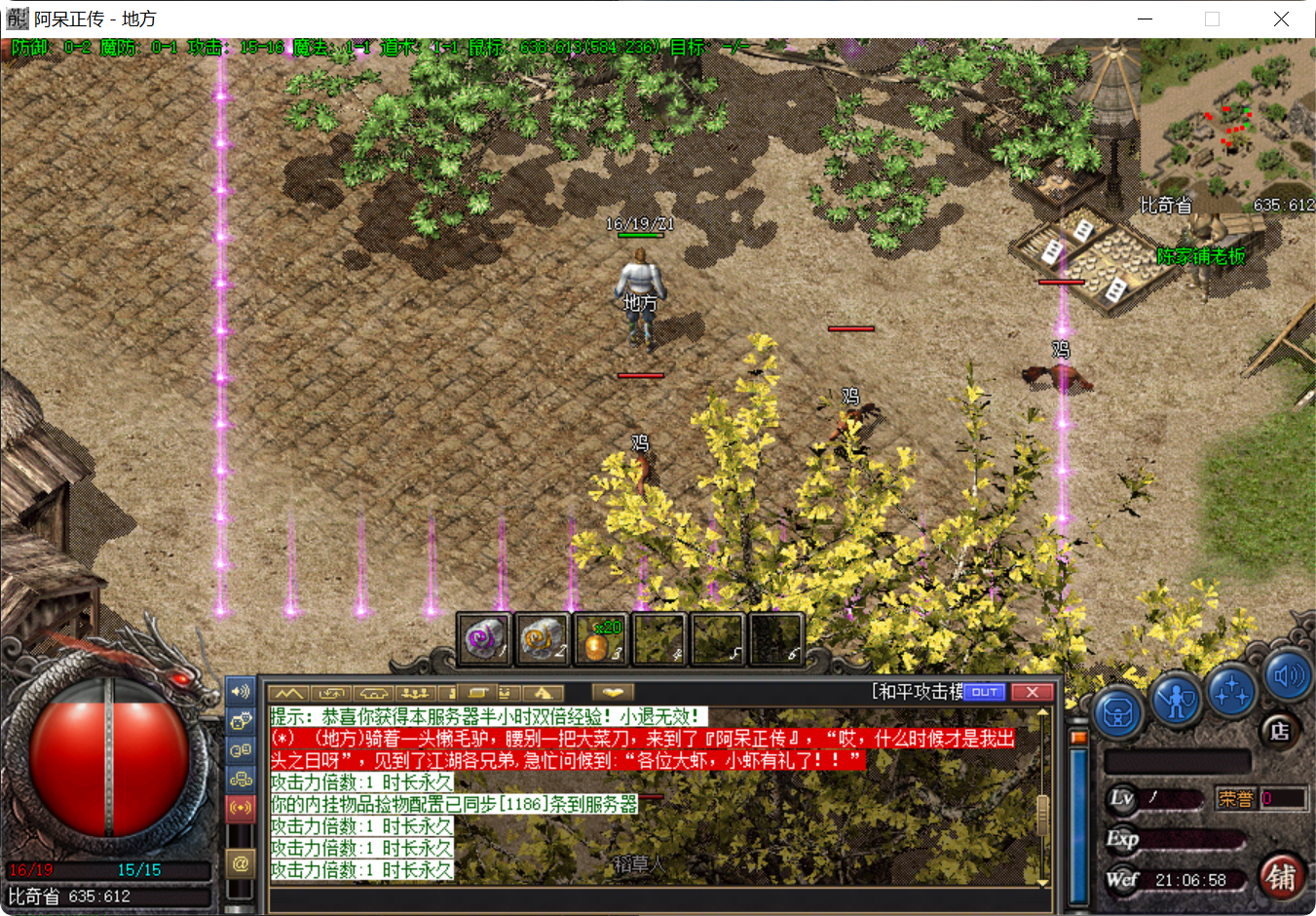Switch attack mode with the OUT toggle
The image size is (1316, 916).
point(986,691)
